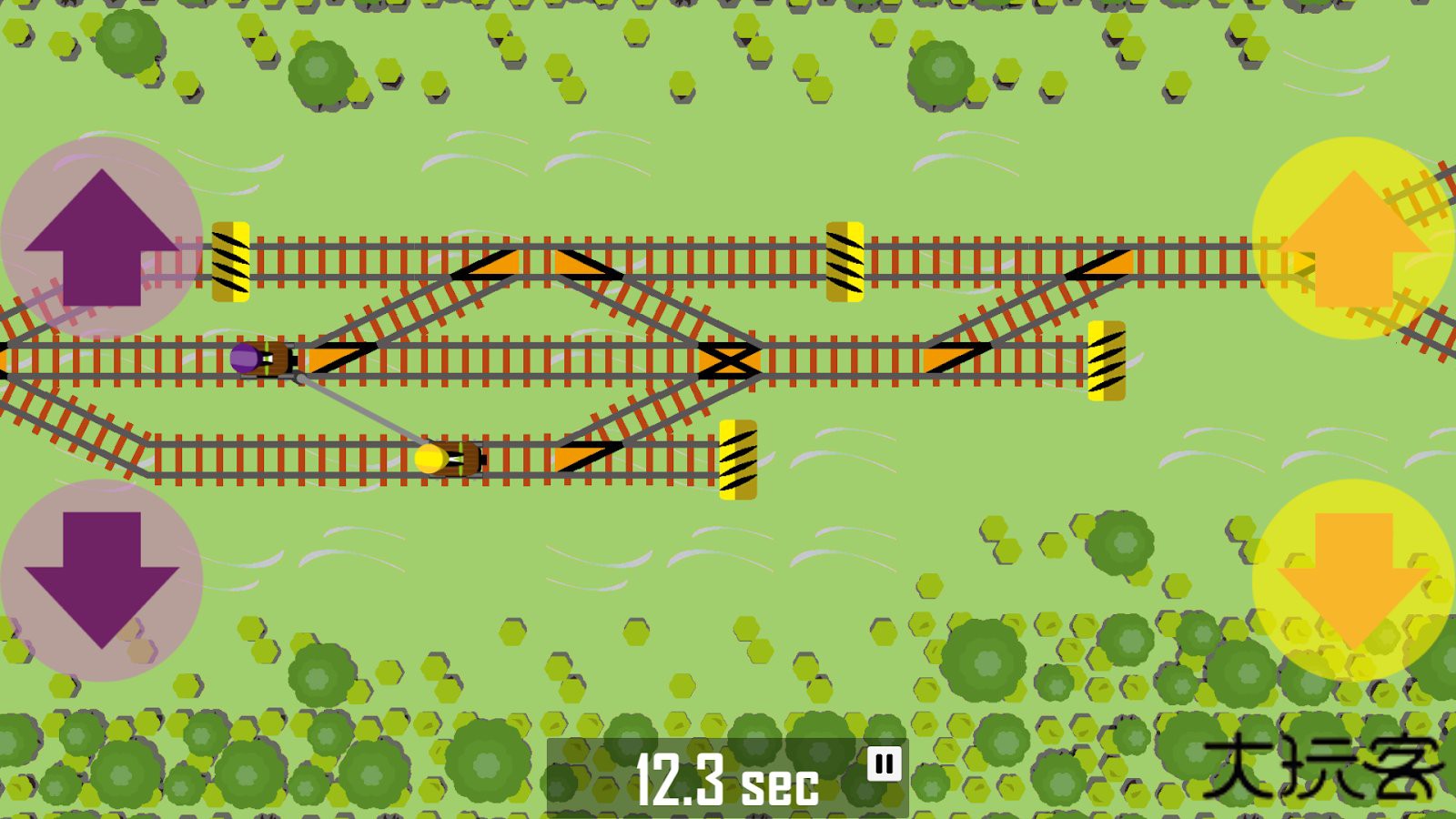Tap the purple up arrow button

pyautogui.click(x=101, y=238)
